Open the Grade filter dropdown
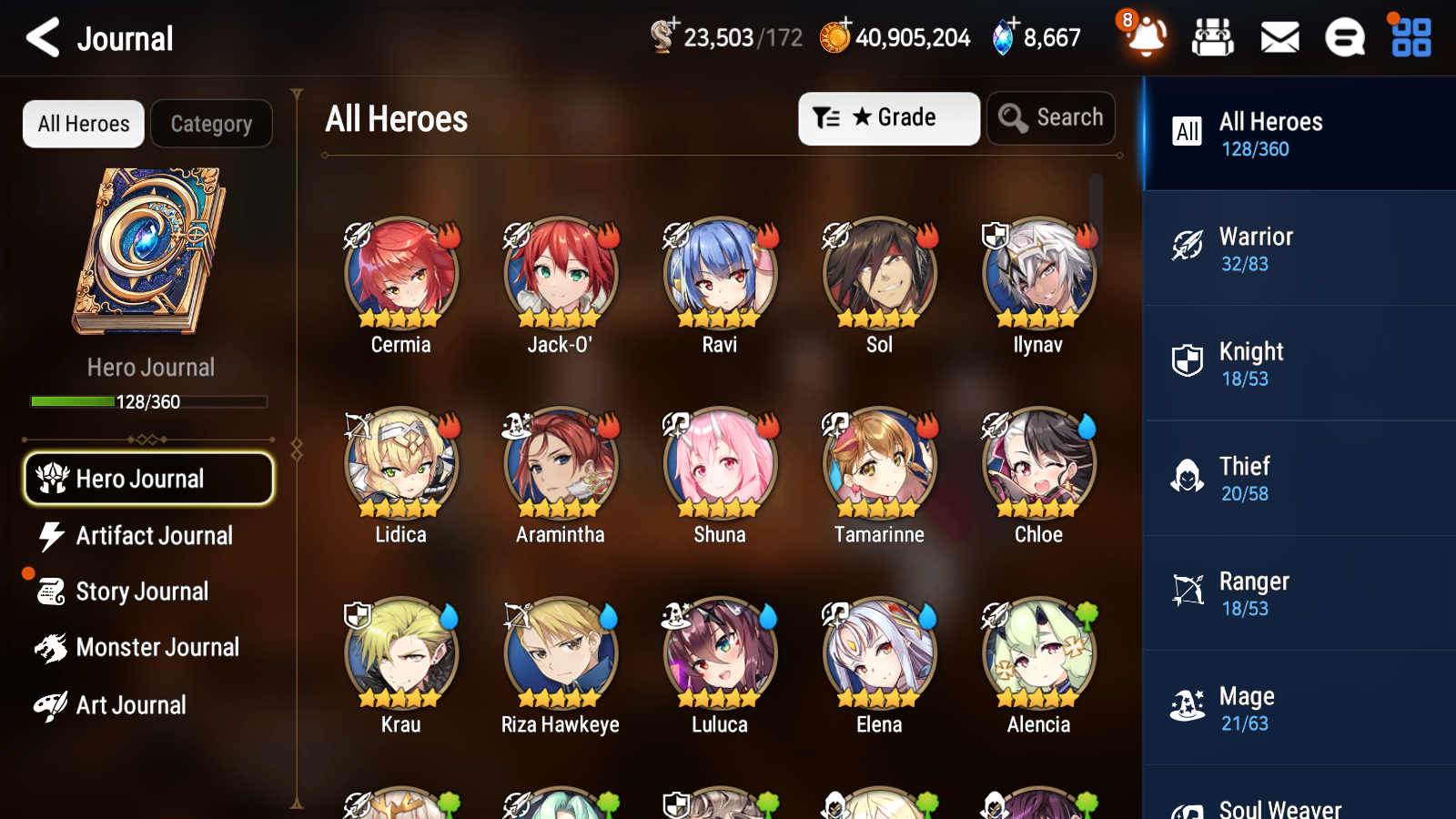 click(x=888, y=117)
